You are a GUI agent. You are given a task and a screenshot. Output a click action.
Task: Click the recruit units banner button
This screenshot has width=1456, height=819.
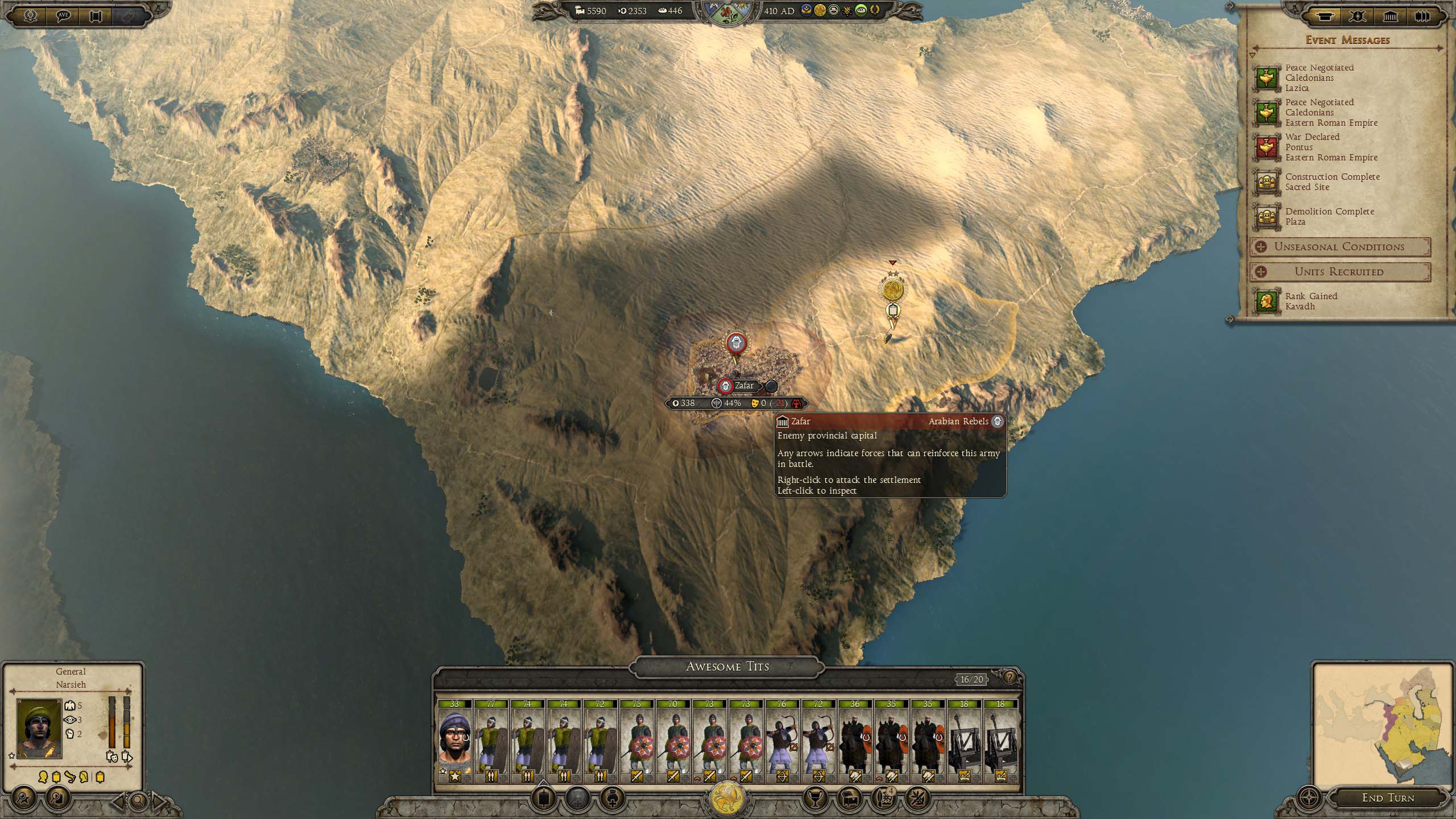(544, 798)
